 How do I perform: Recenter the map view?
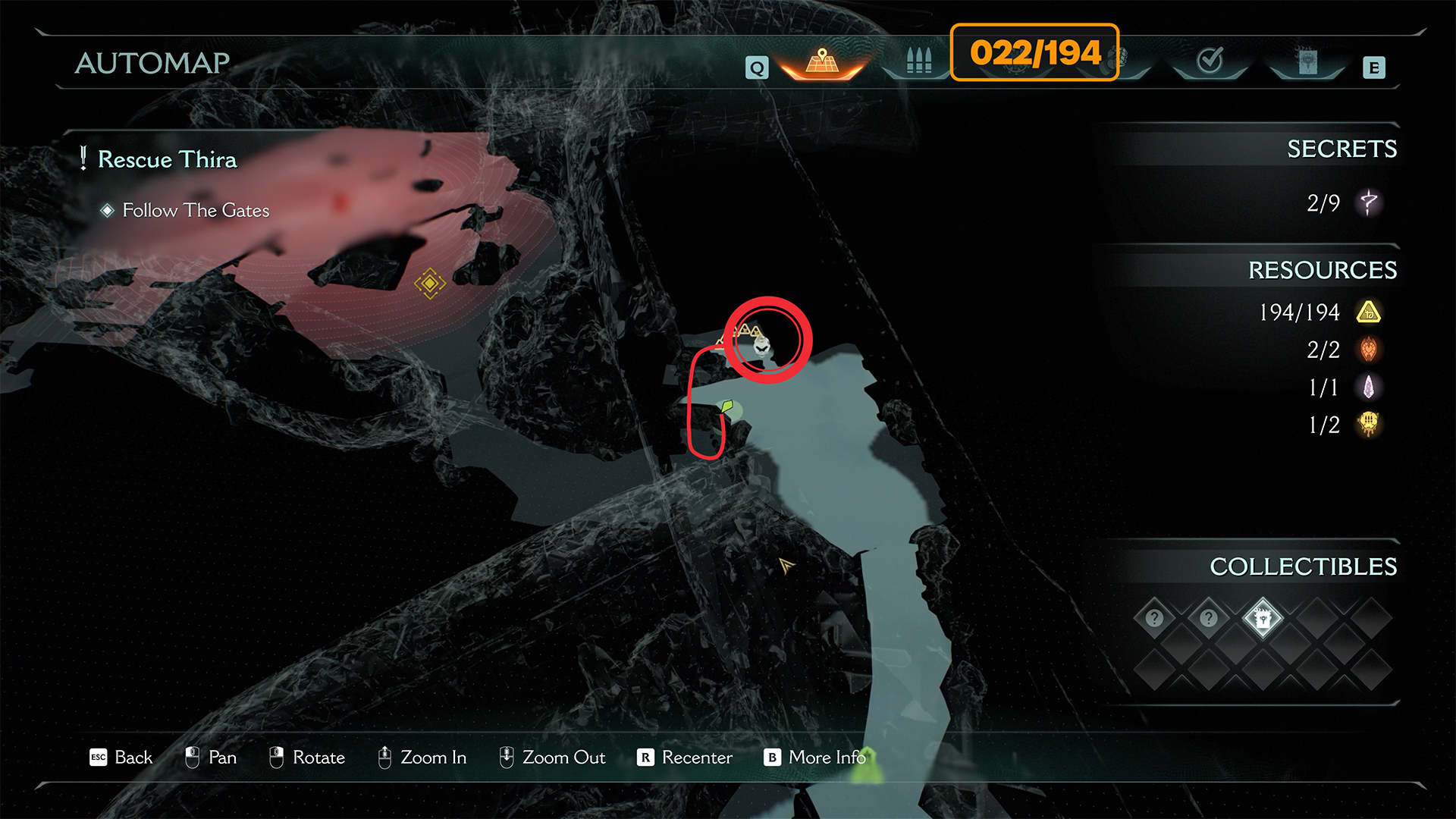pyautogui.click(x=685, y=758)
